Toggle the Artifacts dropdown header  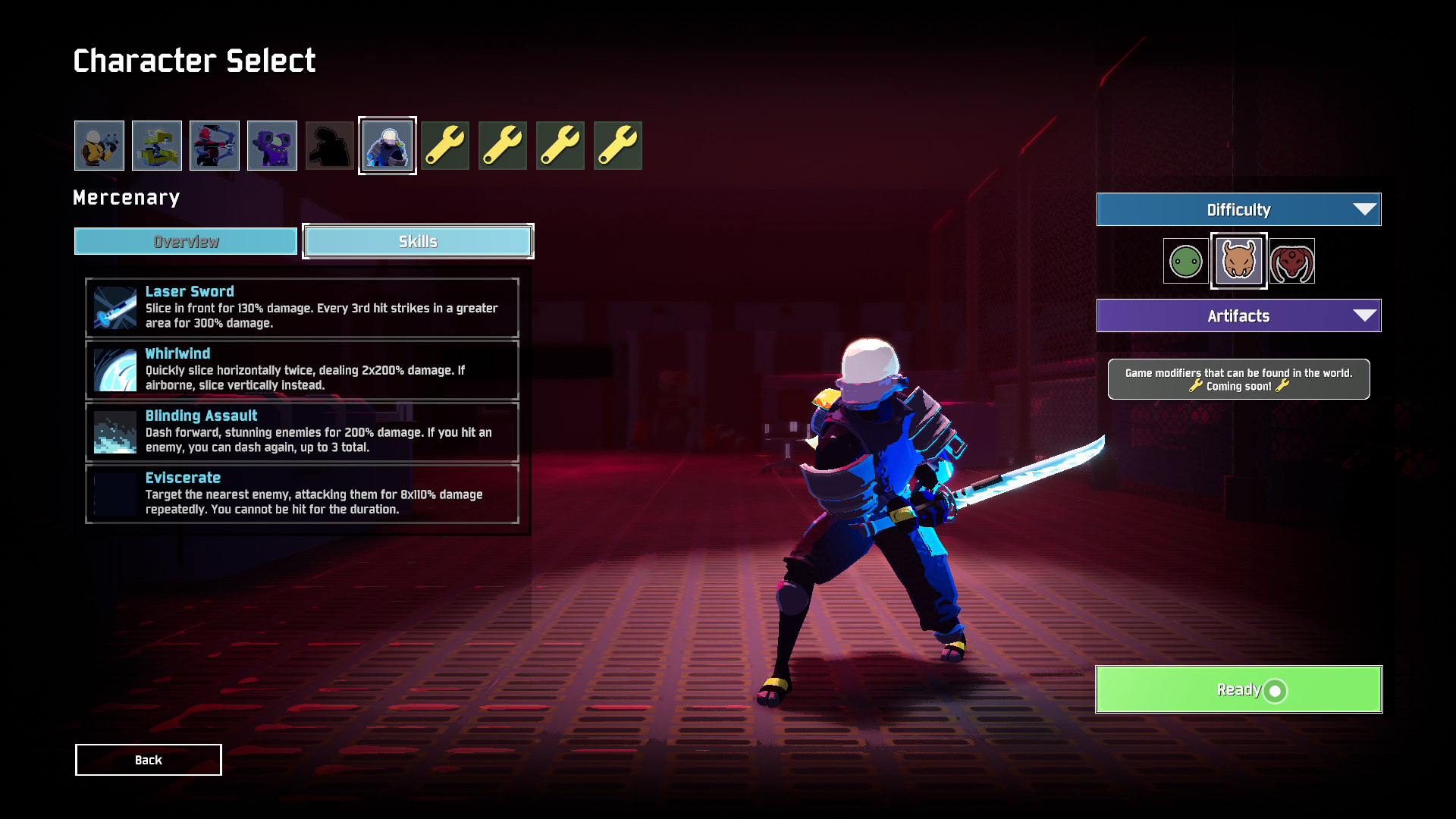point(1238,316)
